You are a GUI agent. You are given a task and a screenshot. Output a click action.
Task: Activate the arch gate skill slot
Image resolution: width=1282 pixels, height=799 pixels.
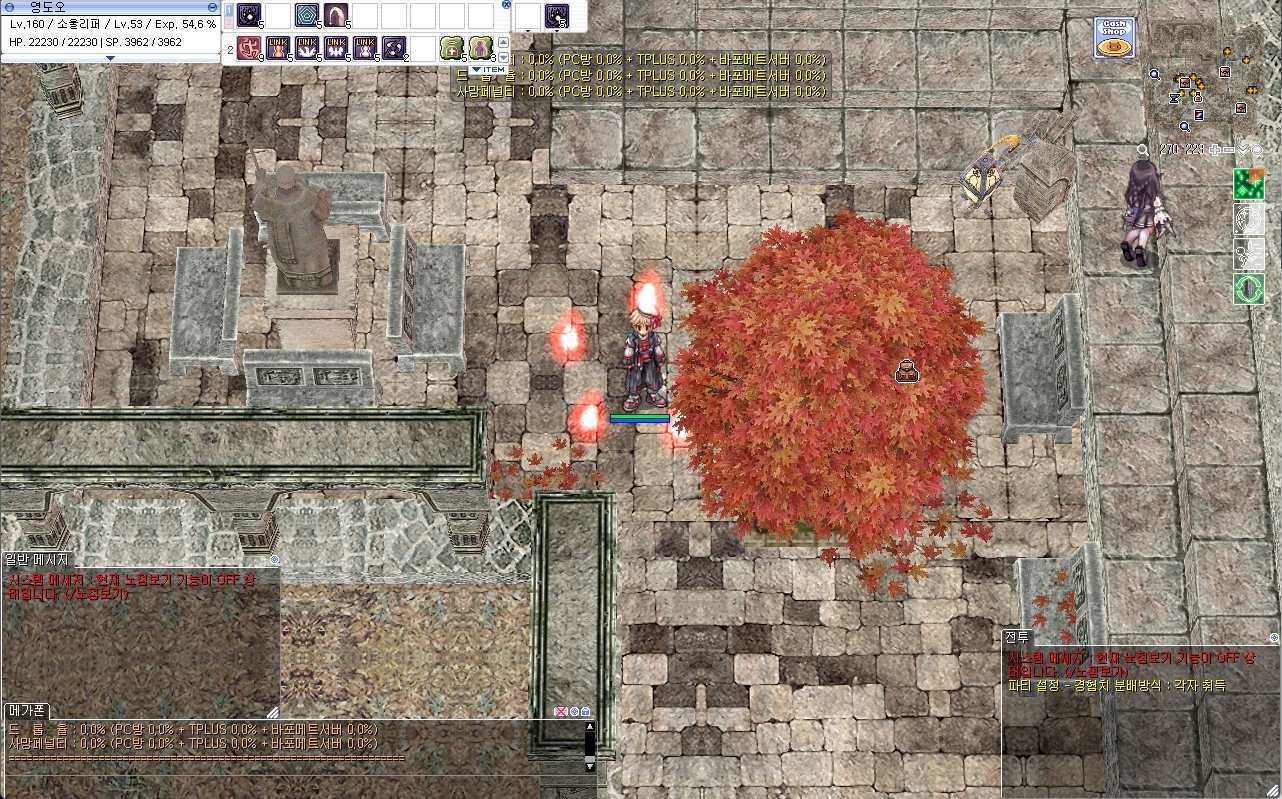click(x=335, y=15)
